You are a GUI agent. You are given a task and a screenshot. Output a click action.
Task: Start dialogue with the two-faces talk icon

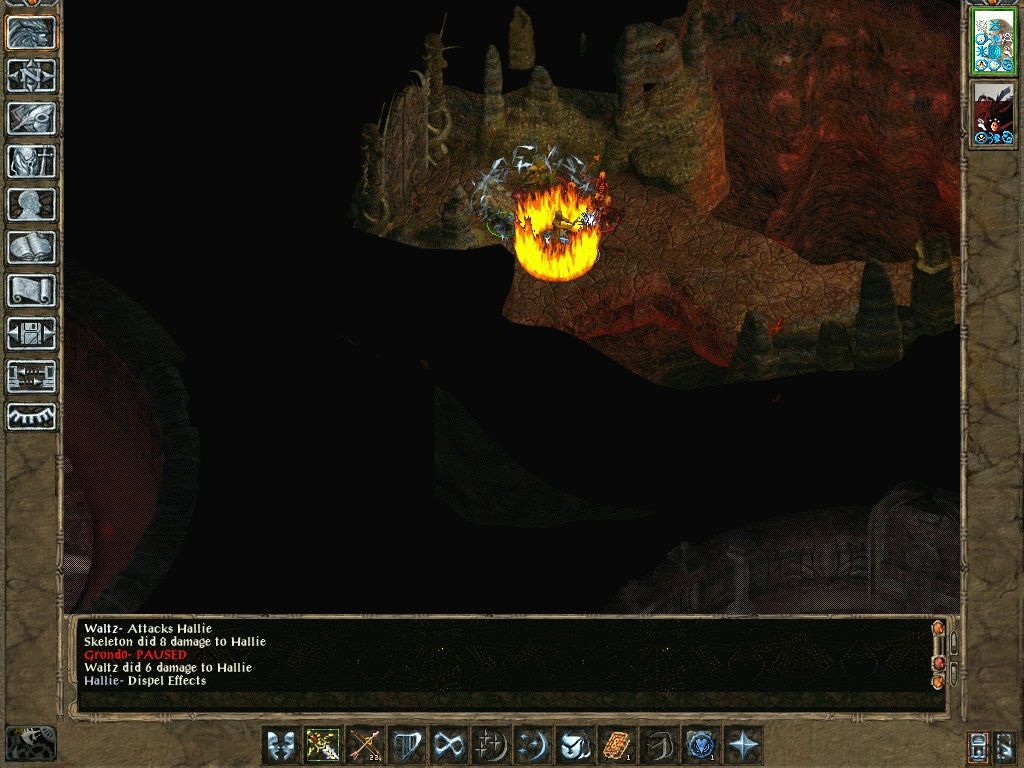click(280, 745)
